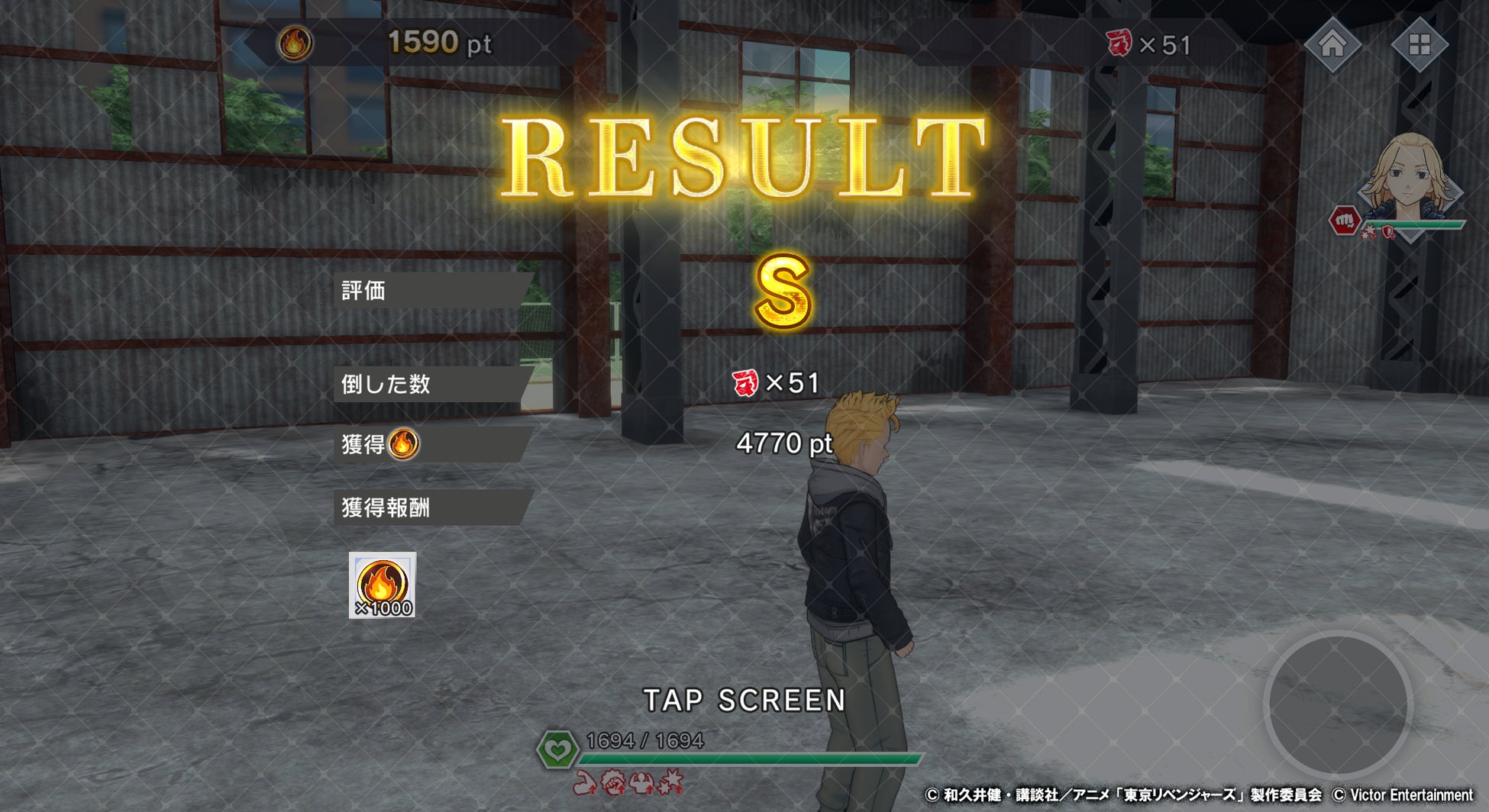Tap the red fist skill icon
Screen dimensions: 1489x812
[x=1345, y=221]
